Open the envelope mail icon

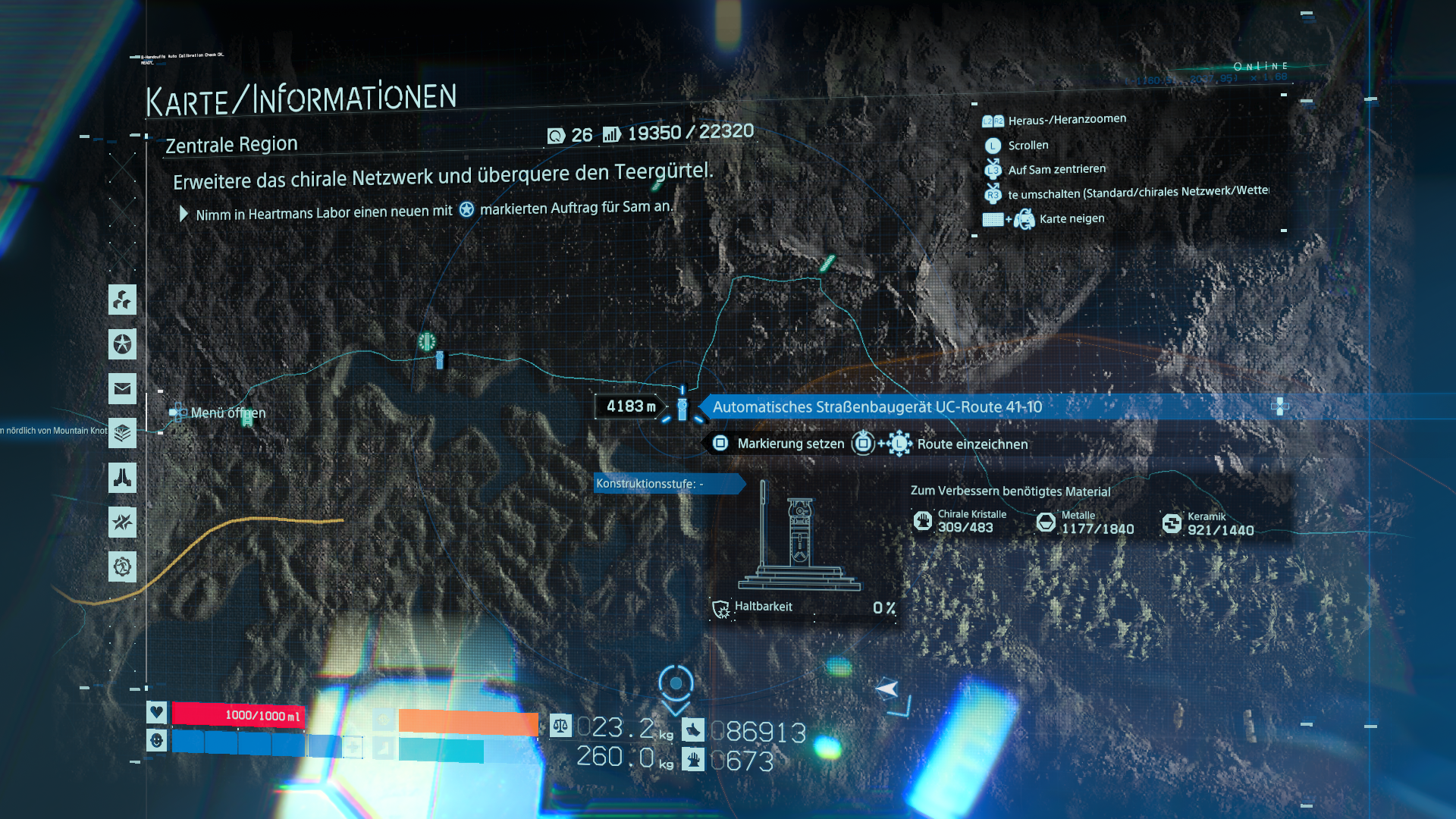[122, 389]
